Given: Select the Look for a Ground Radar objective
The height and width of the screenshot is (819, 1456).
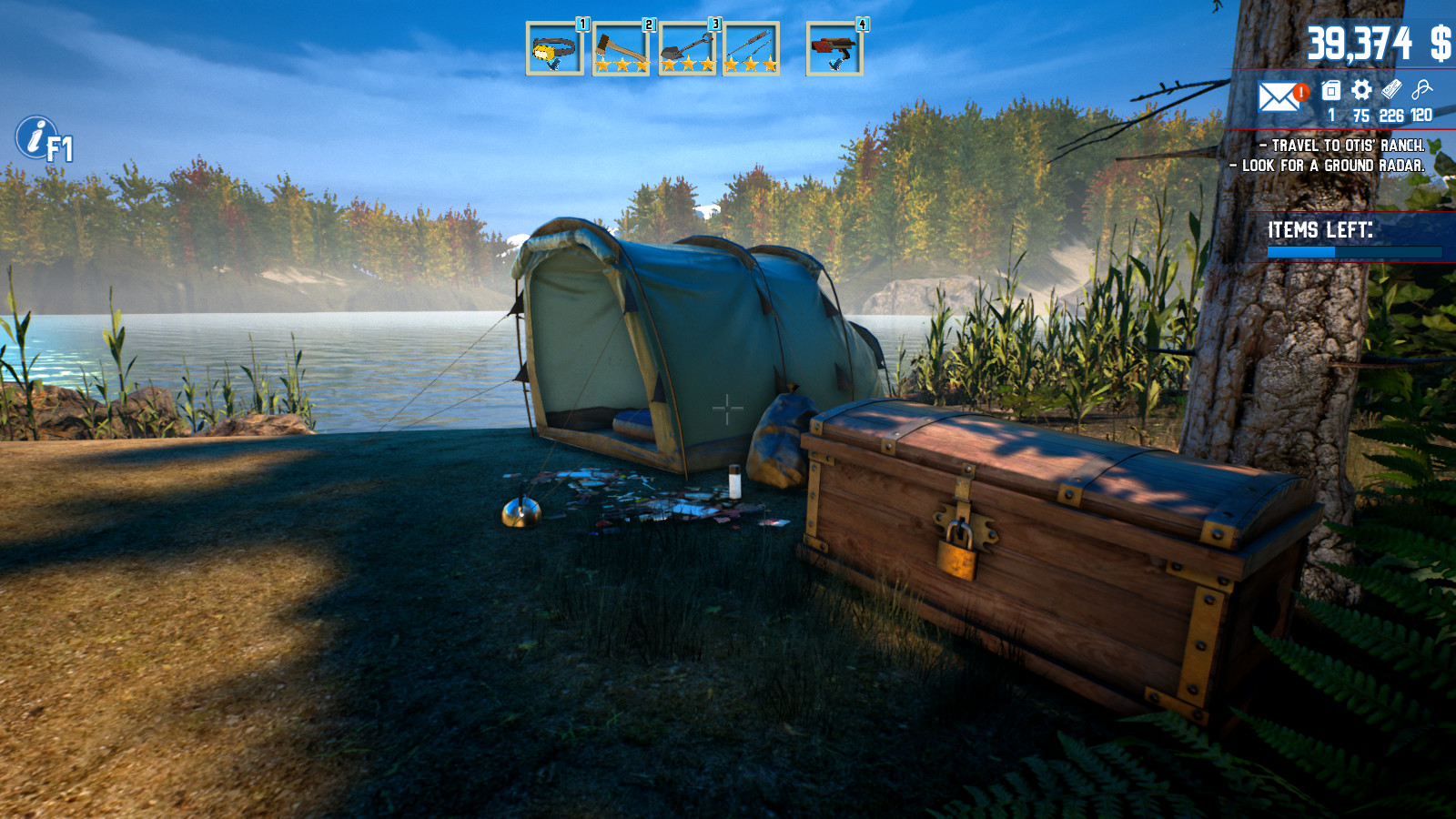Looking at the screenshot, I should (1329, 167).
